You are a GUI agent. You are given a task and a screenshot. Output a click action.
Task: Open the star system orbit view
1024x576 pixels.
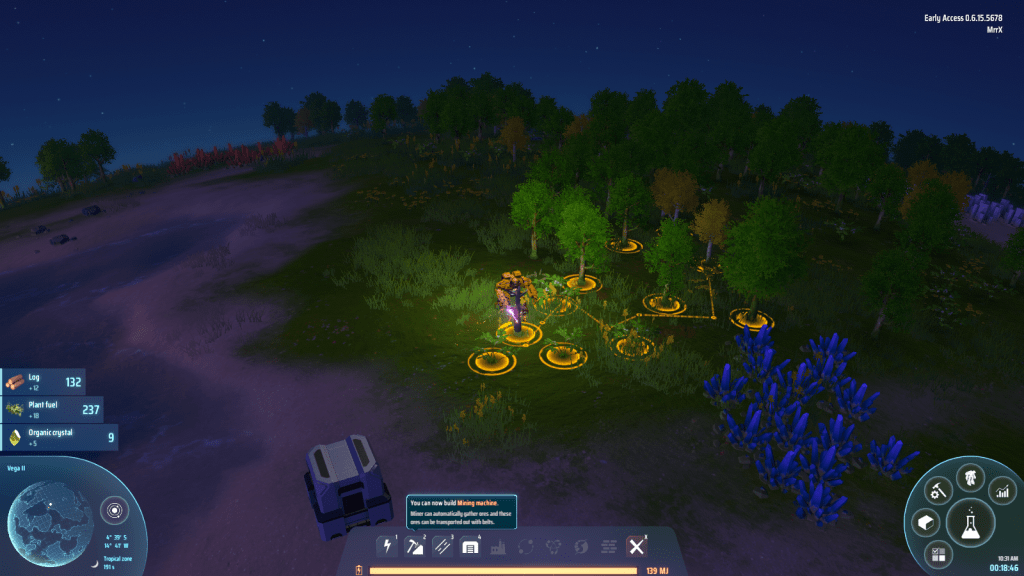[114, 512]
